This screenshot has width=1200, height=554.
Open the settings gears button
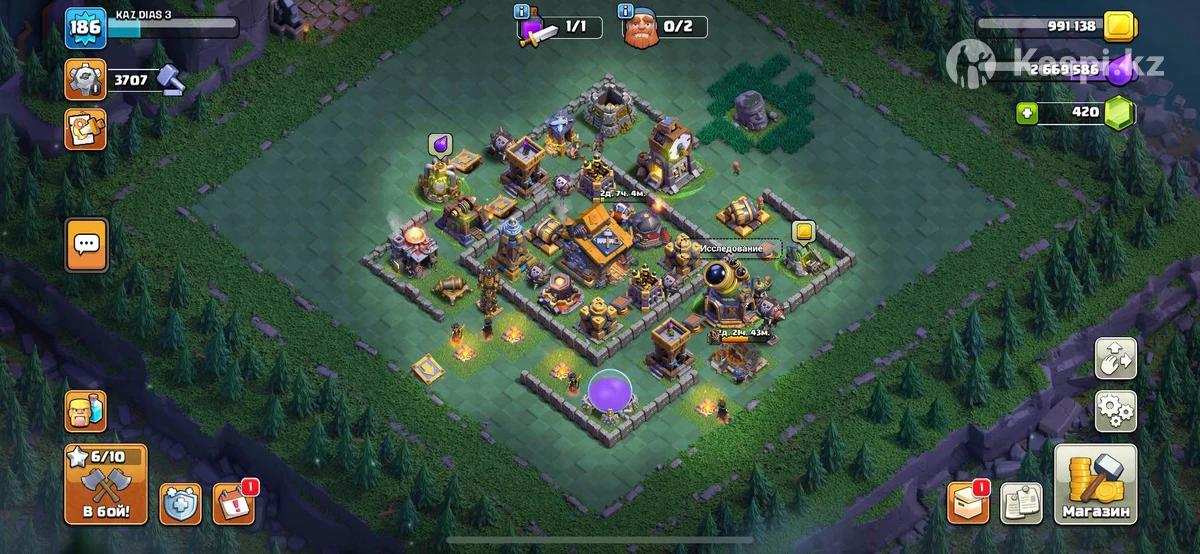pyautogui.click(x=1115, y=410)
